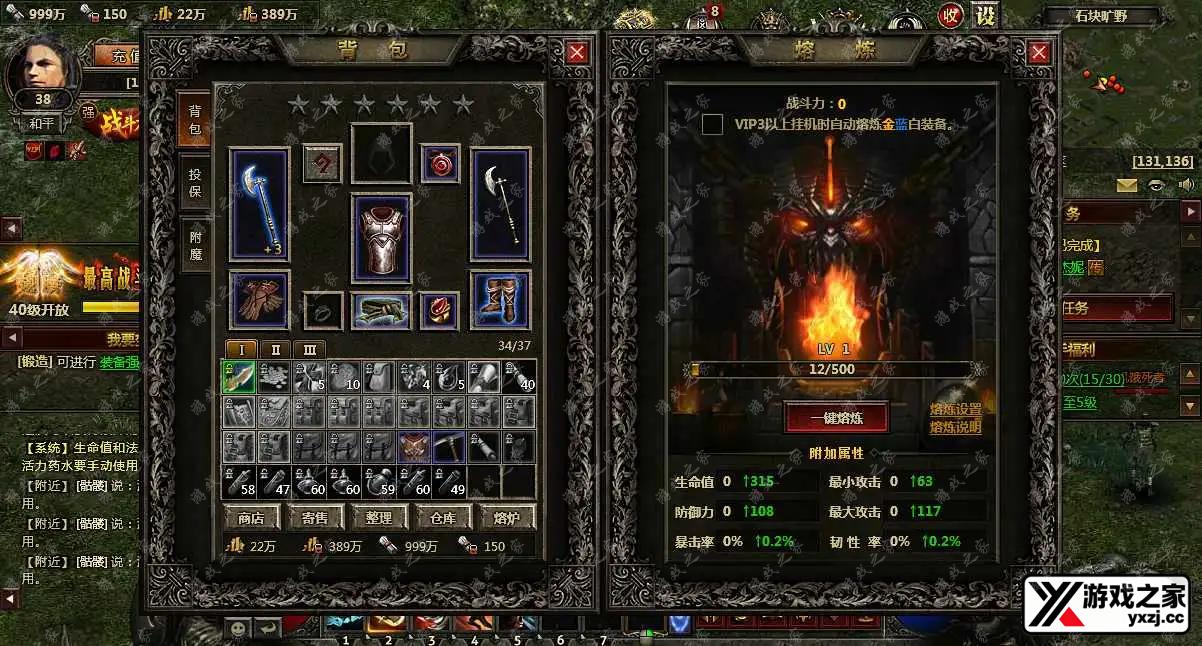Open 熔炼设置 smelting settings link

(955, 410)
